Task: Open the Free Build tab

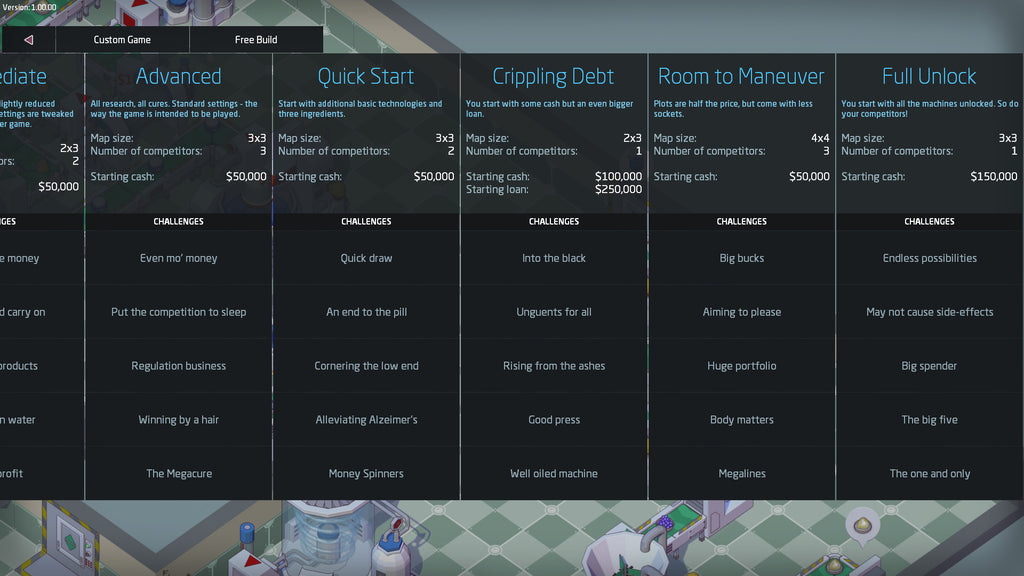Action: (256, 40)
